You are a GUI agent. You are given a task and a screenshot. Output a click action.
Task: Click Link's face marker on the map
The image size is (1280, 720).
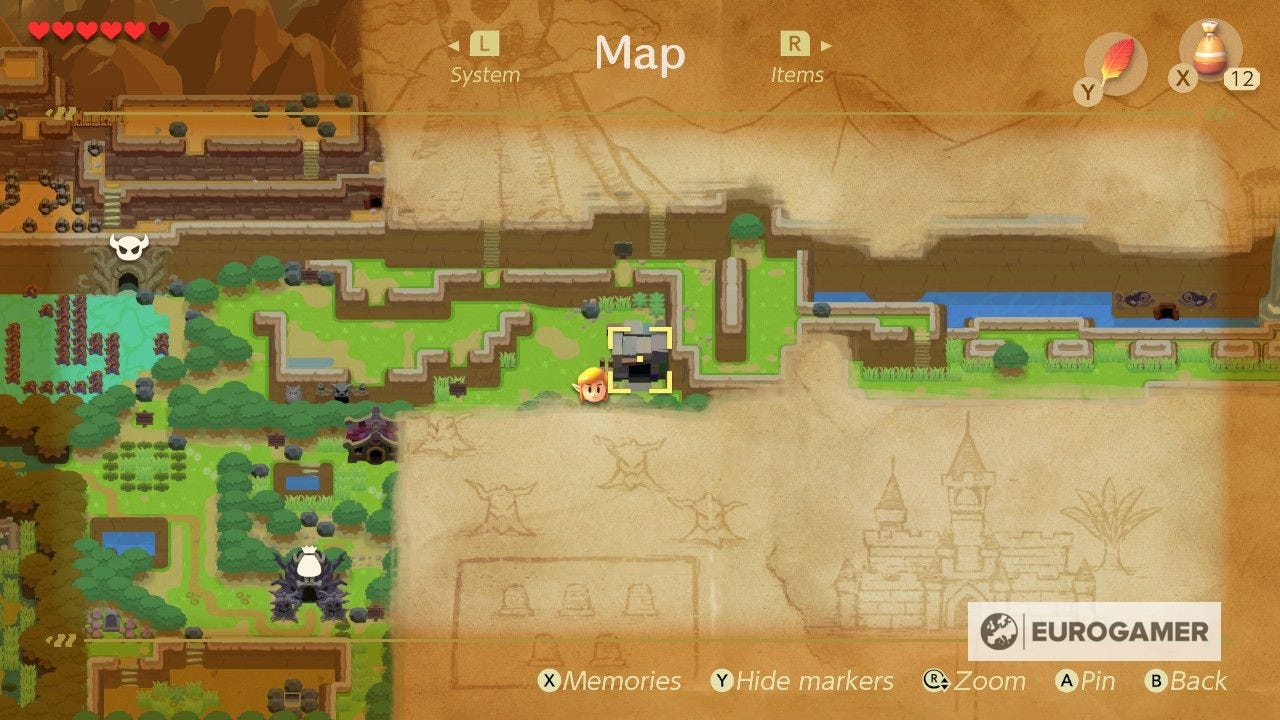[594, 385]
